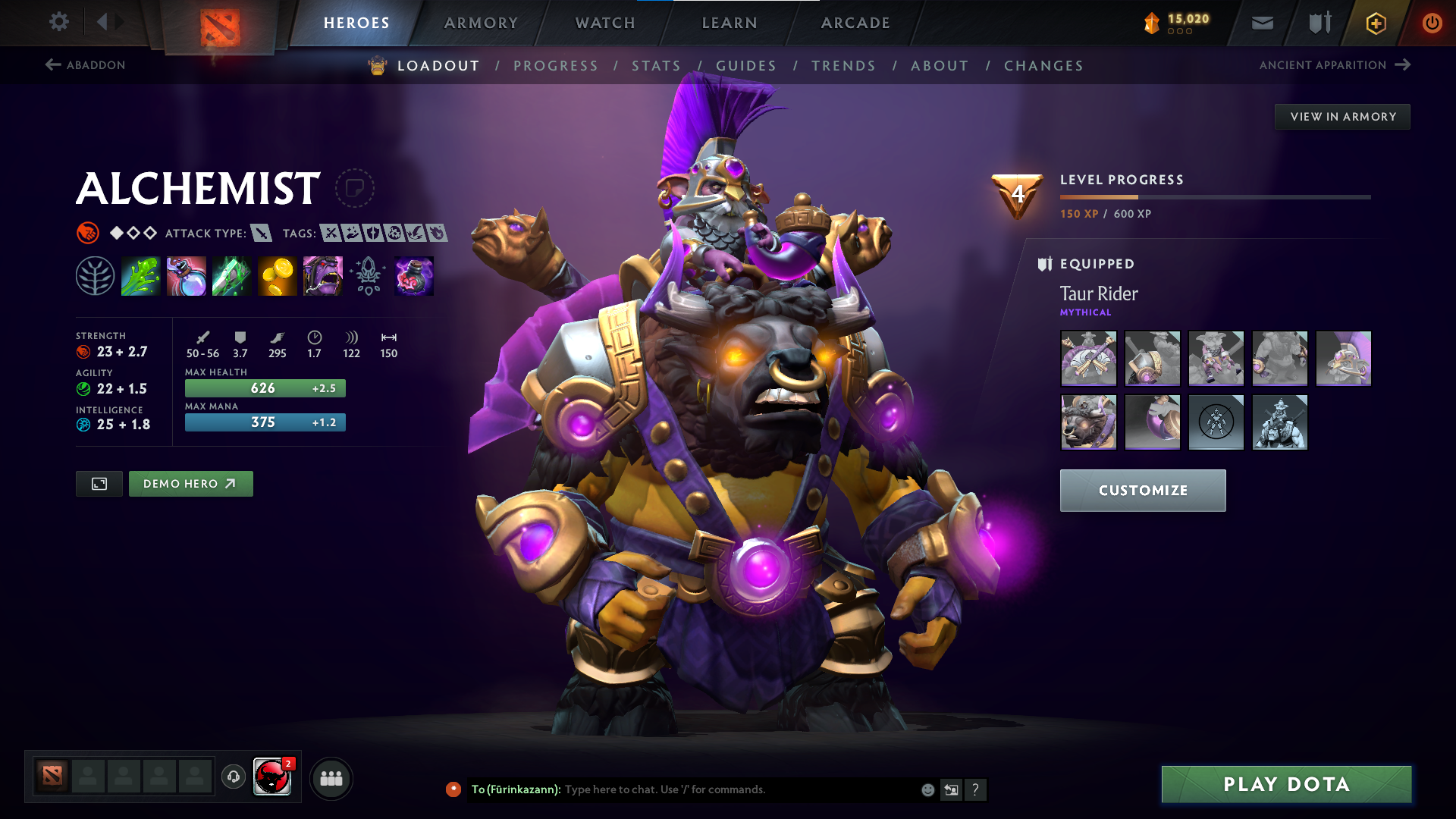Select the Unstable Concoction ability icon
This screenshot has width=1456, height=819.
(x=186, y=275)
